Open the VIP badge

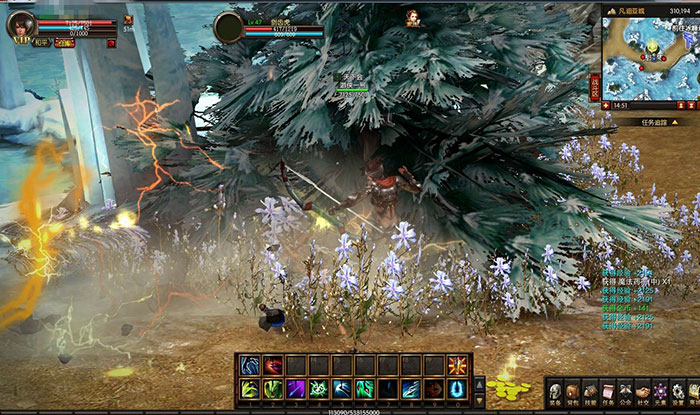pyautogui.click(x=18, y=41)
